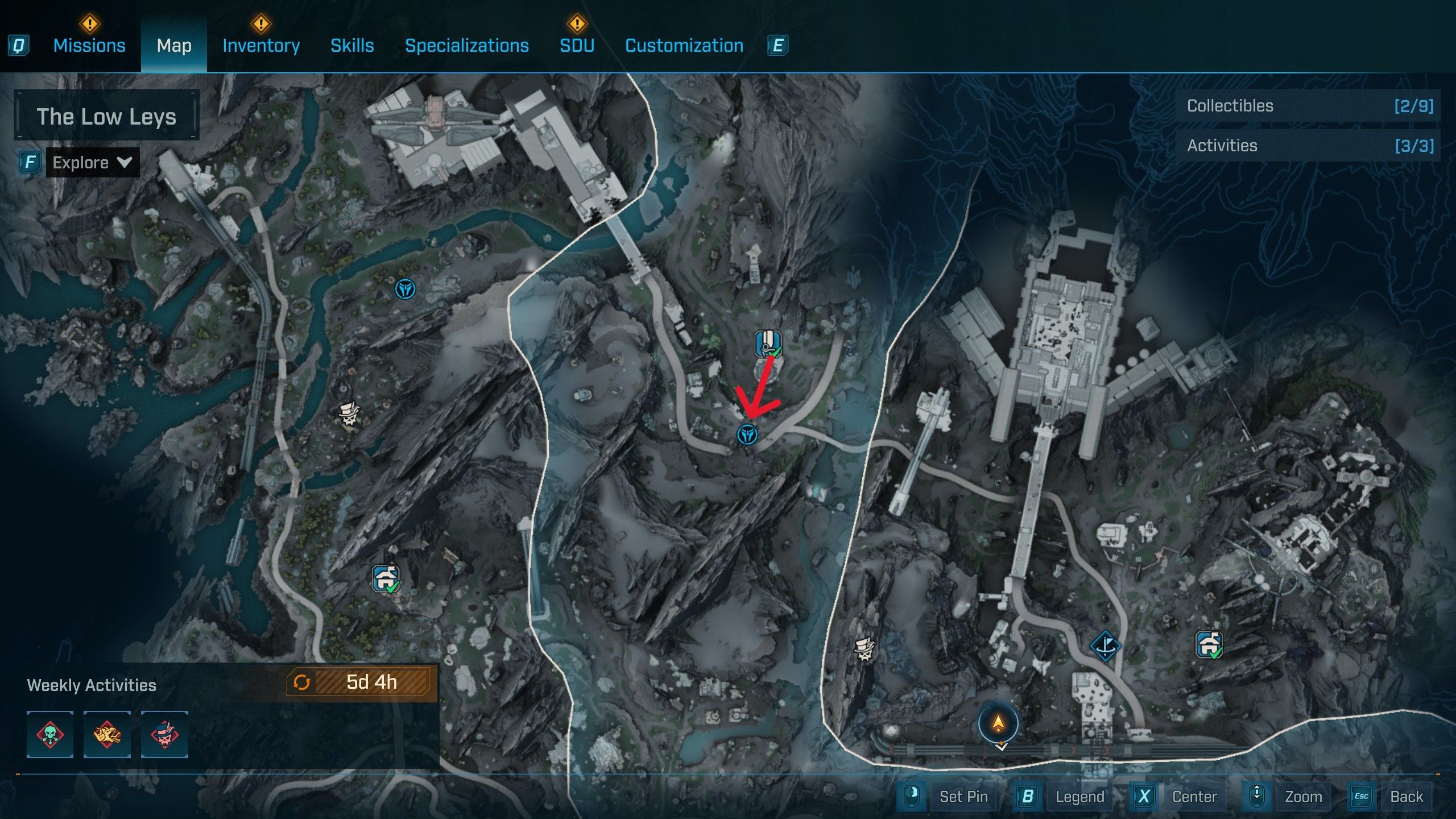1456x819 pixels.
Task: Pick the red hat skull weekly activity
Action: point(164,734)
